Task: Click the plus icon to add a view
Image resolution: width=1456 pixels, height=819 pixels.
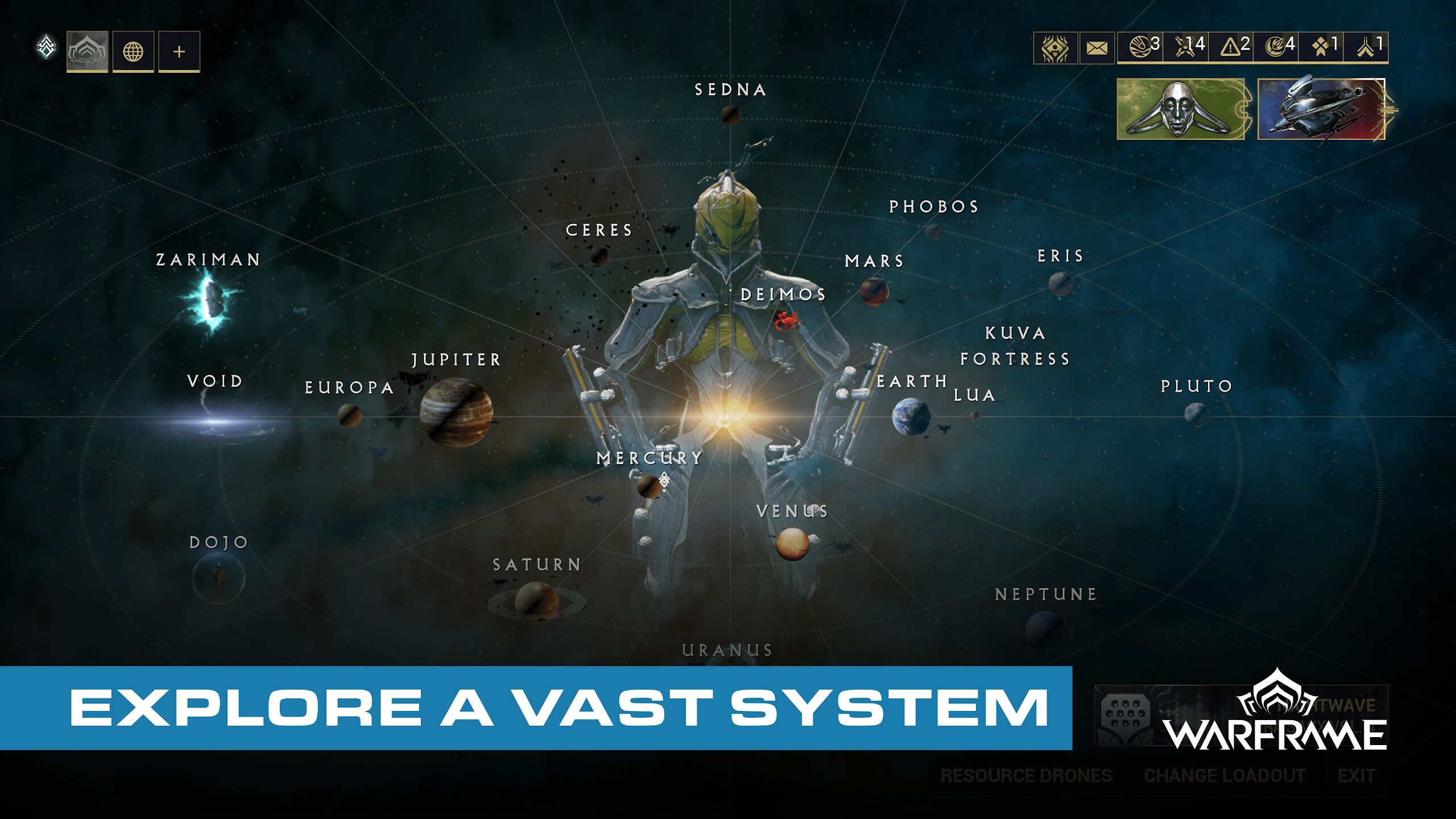Action: click(x=180, y=51)
